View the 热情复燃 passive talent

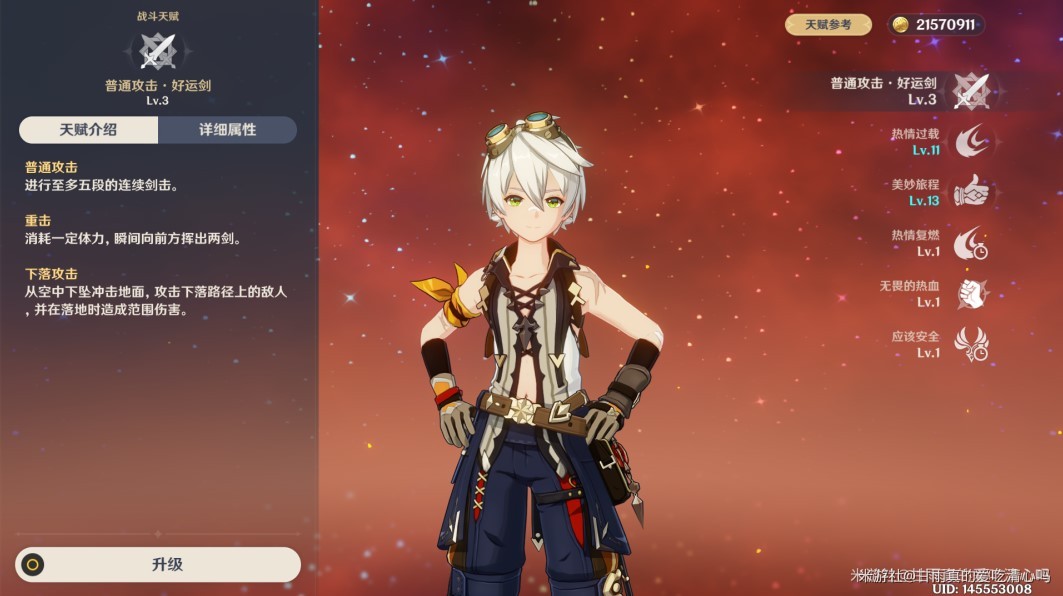click(970, 243)
